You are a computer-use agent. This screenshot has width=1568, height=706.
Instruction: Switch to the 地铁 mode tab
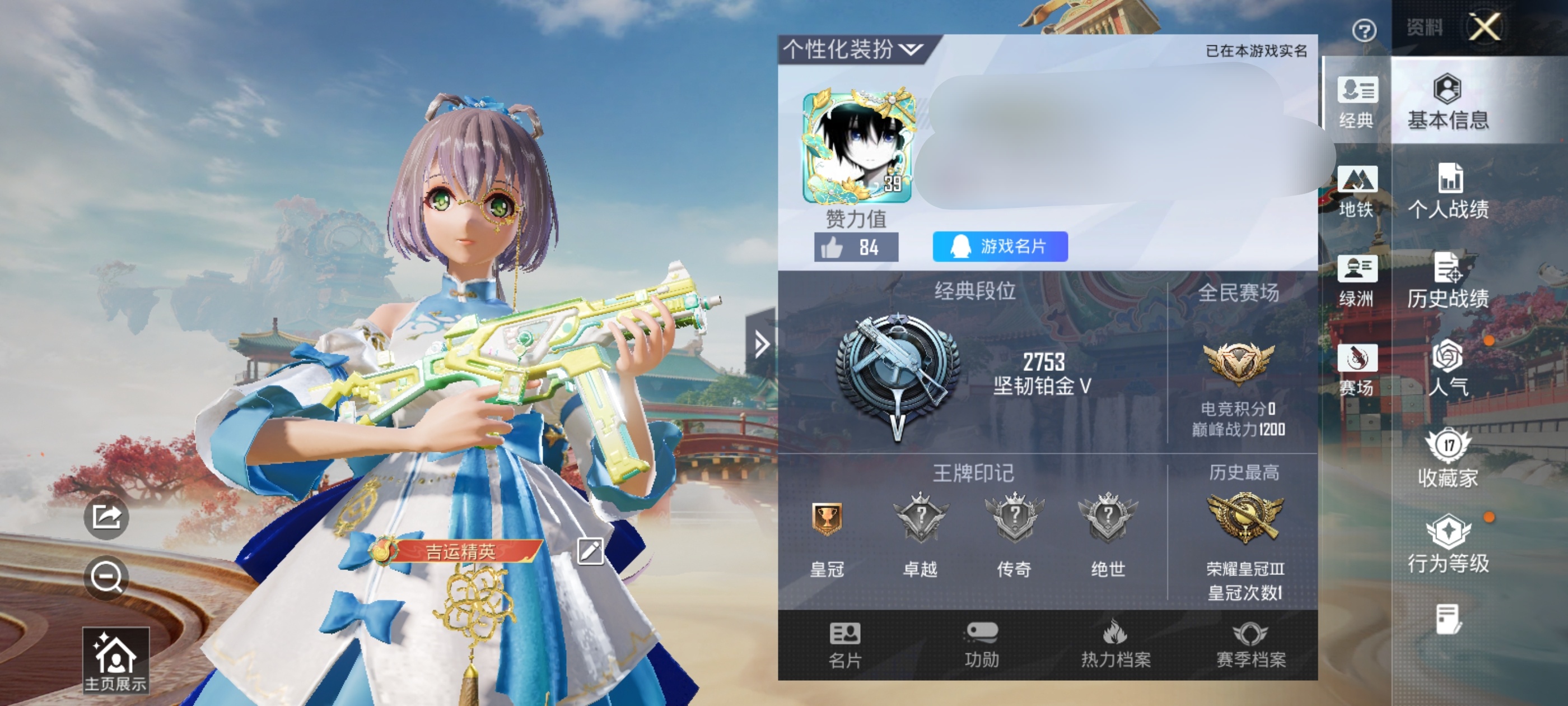coord(1356,191)
